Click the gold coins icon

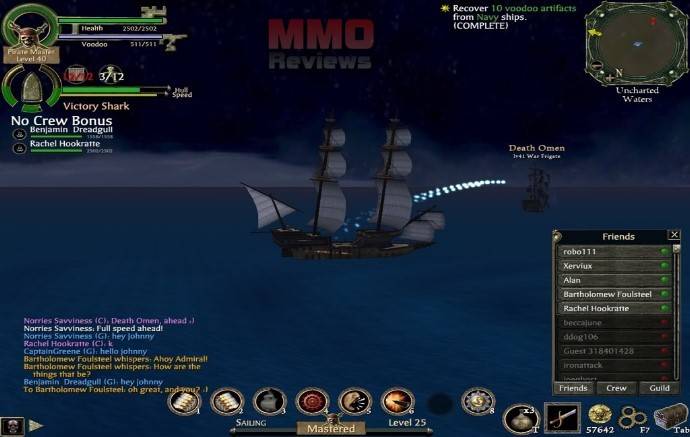click(599, 414)
